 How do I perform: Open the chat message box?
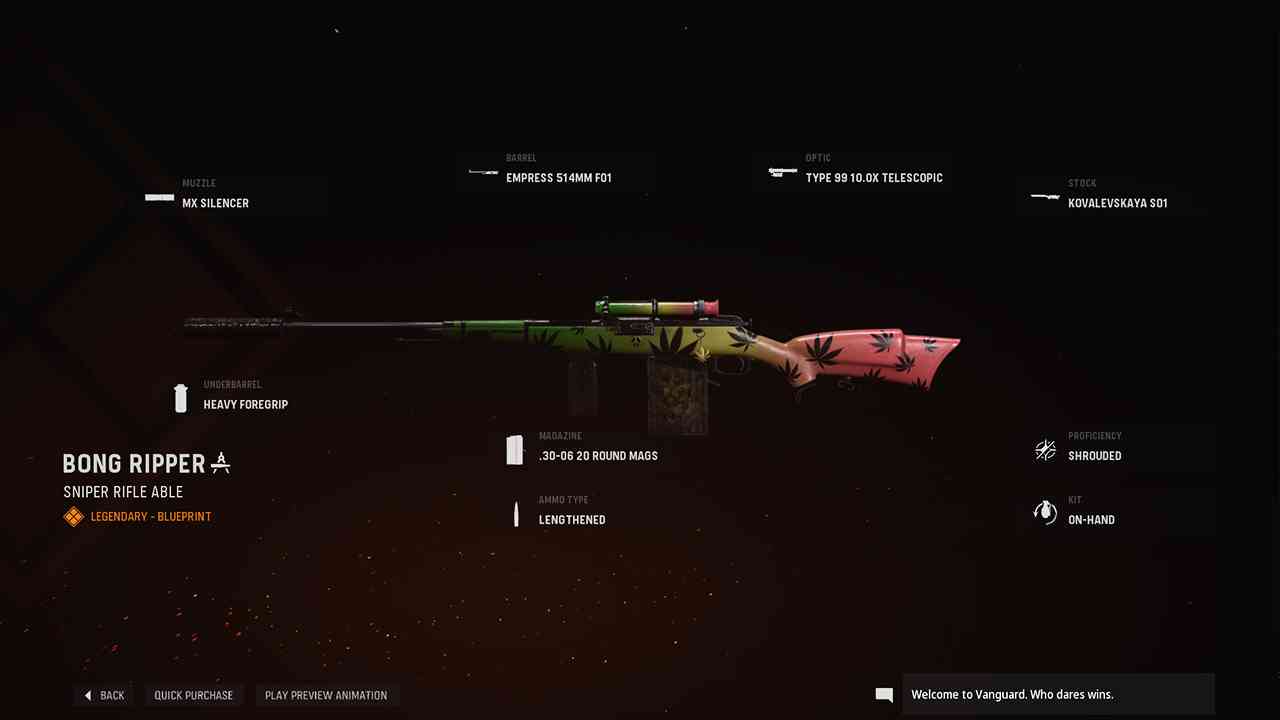tap(1058, 694)
